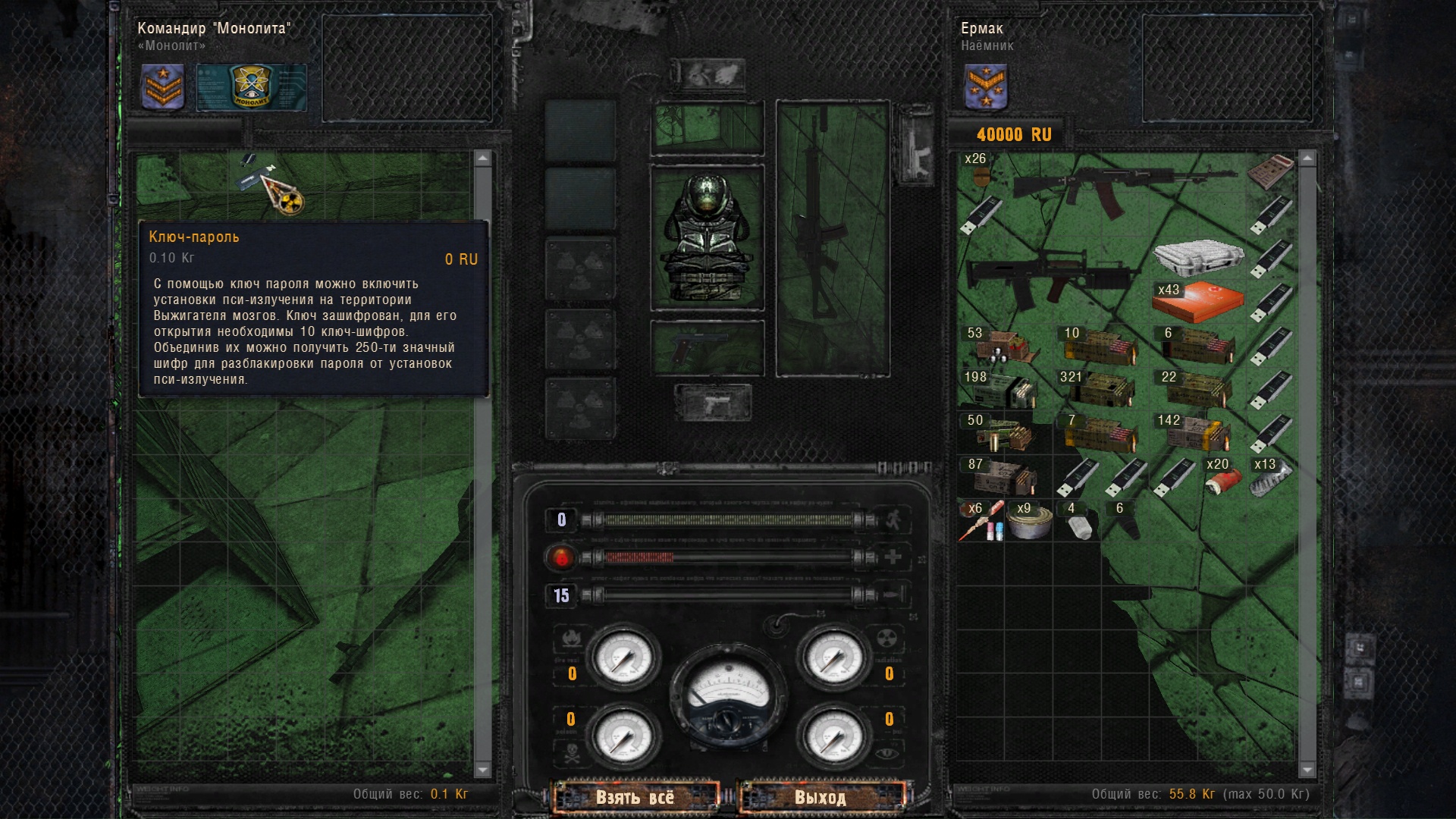Select the orange medkit stack x43
Screen dimensions: 1456x819
click(x=1197, y=302)
